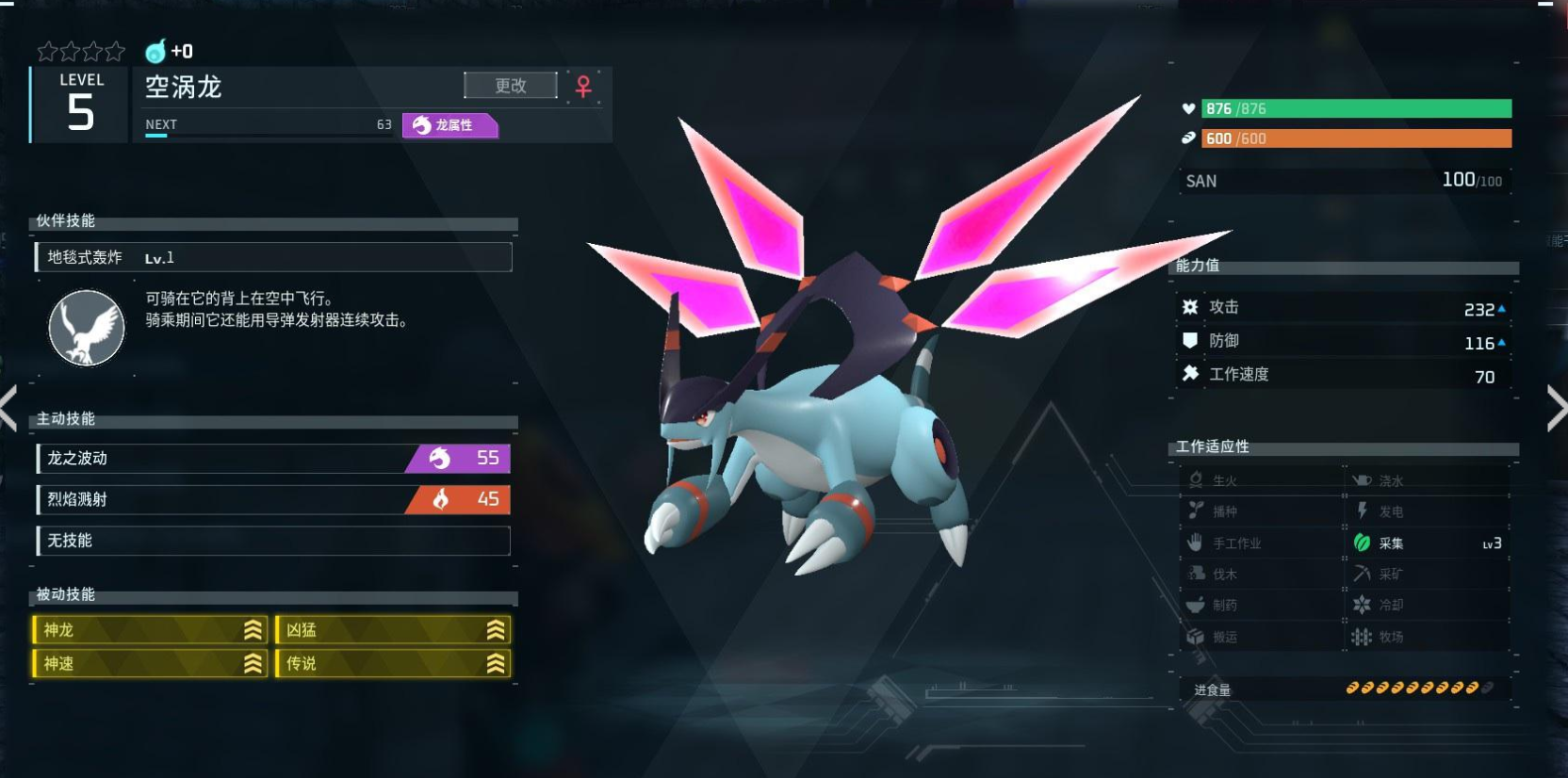Screen dimensions: 1568x778
Task: Select the 烈焰溅射 active skill
Action: [x=273, y=499]
